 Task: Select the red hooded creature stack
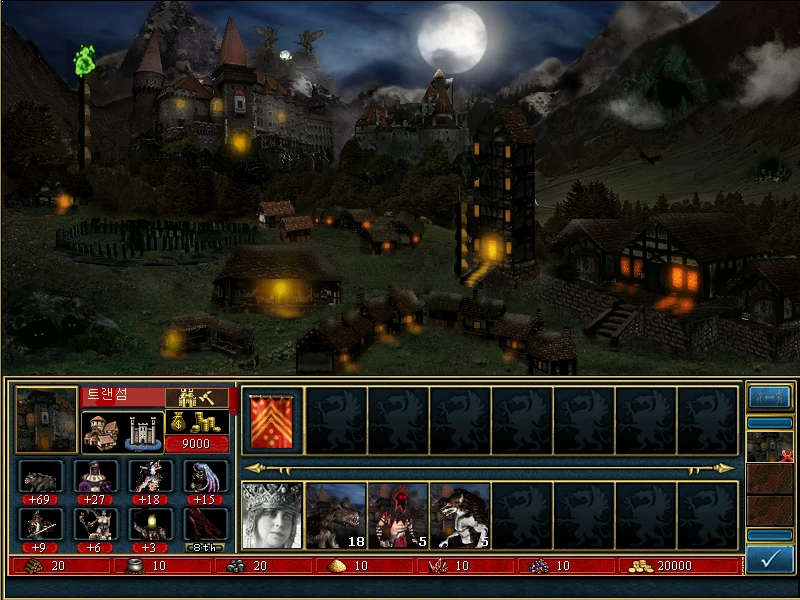pos(397,515)
